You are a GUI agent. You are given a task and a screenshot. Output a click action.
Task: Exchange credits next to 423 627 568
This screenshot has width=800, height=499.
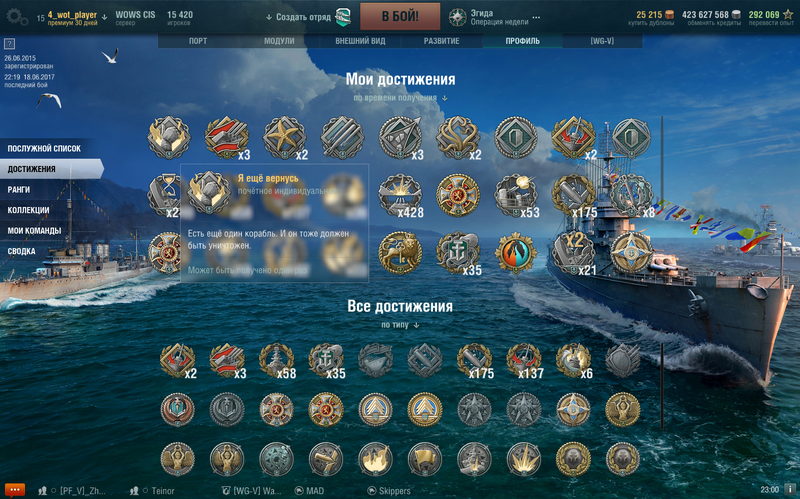point(719,16)
